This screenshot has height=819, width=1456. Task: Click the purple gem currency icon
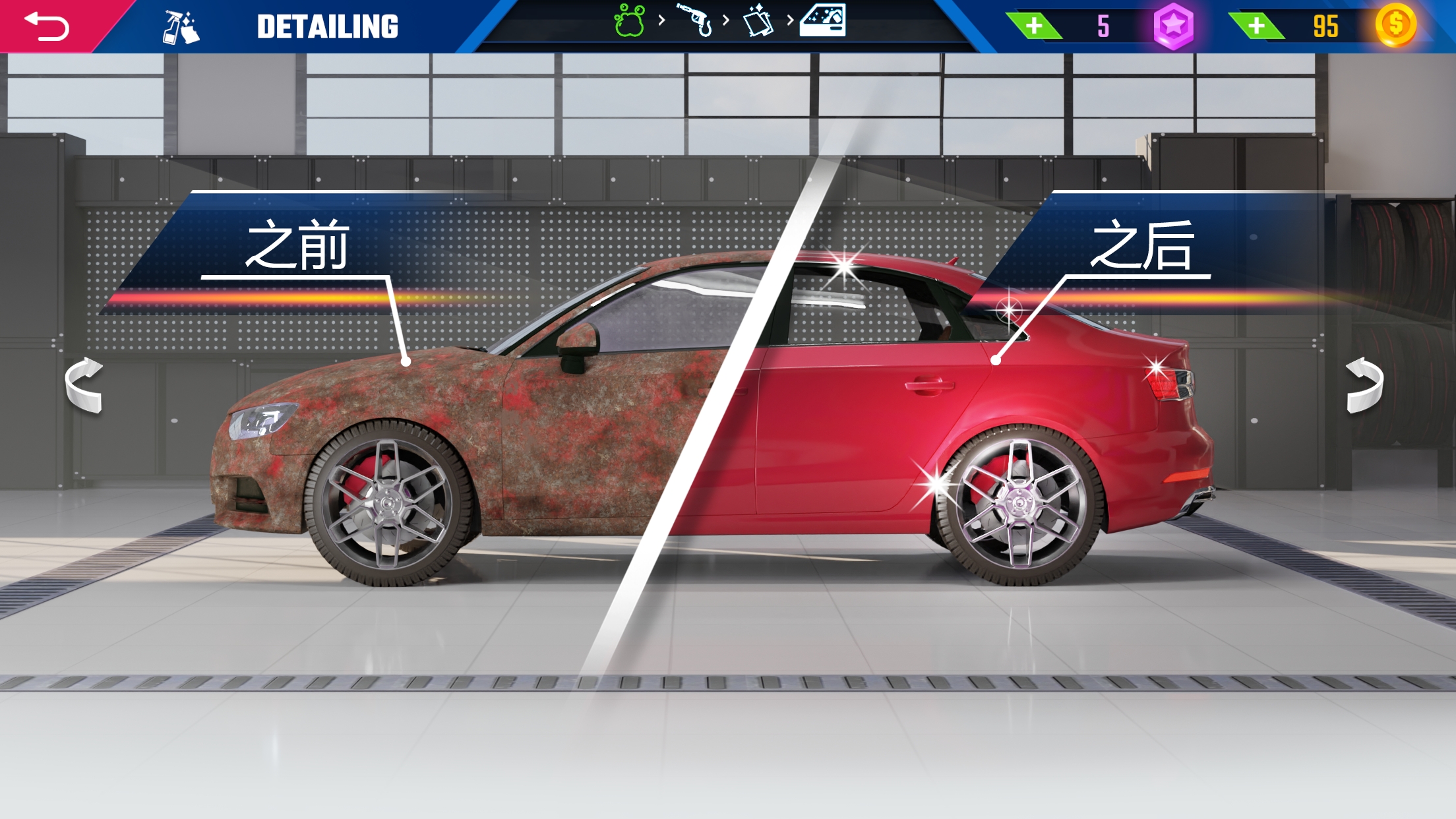click(x=1173, y=26)
